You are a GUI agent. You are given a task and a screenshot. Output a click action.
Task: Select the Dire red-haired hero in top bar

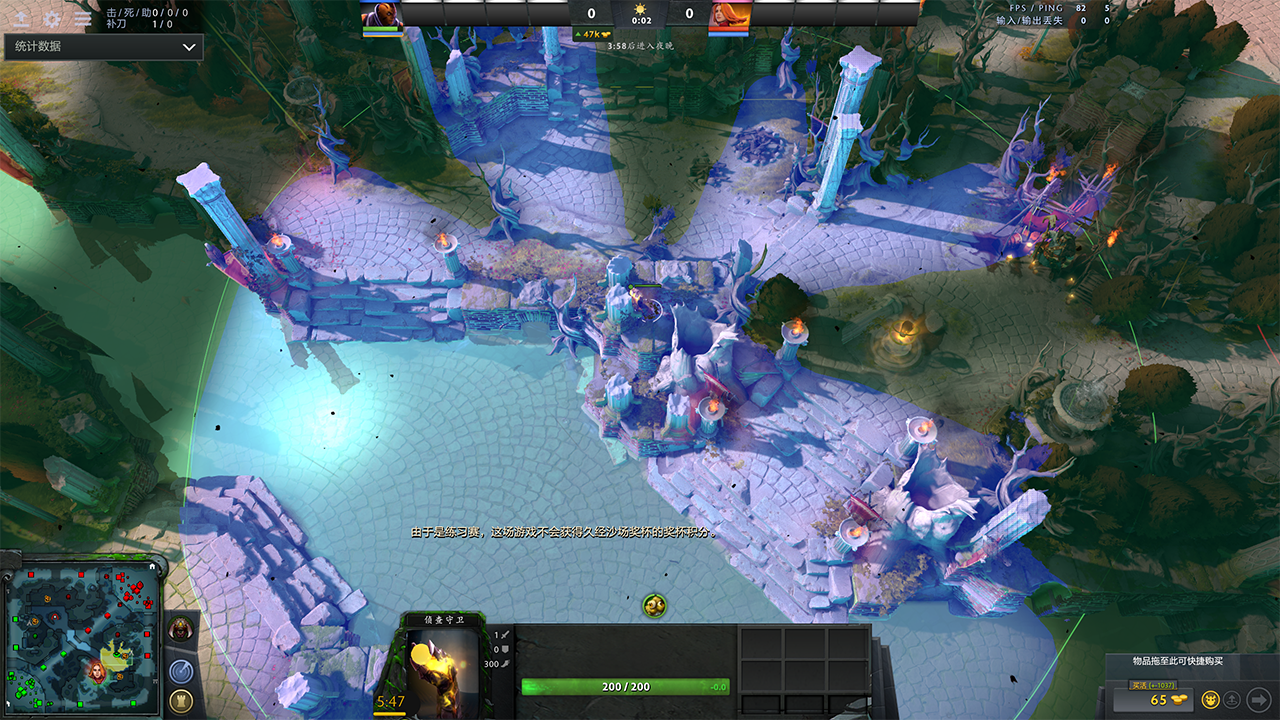pos(729,16)
